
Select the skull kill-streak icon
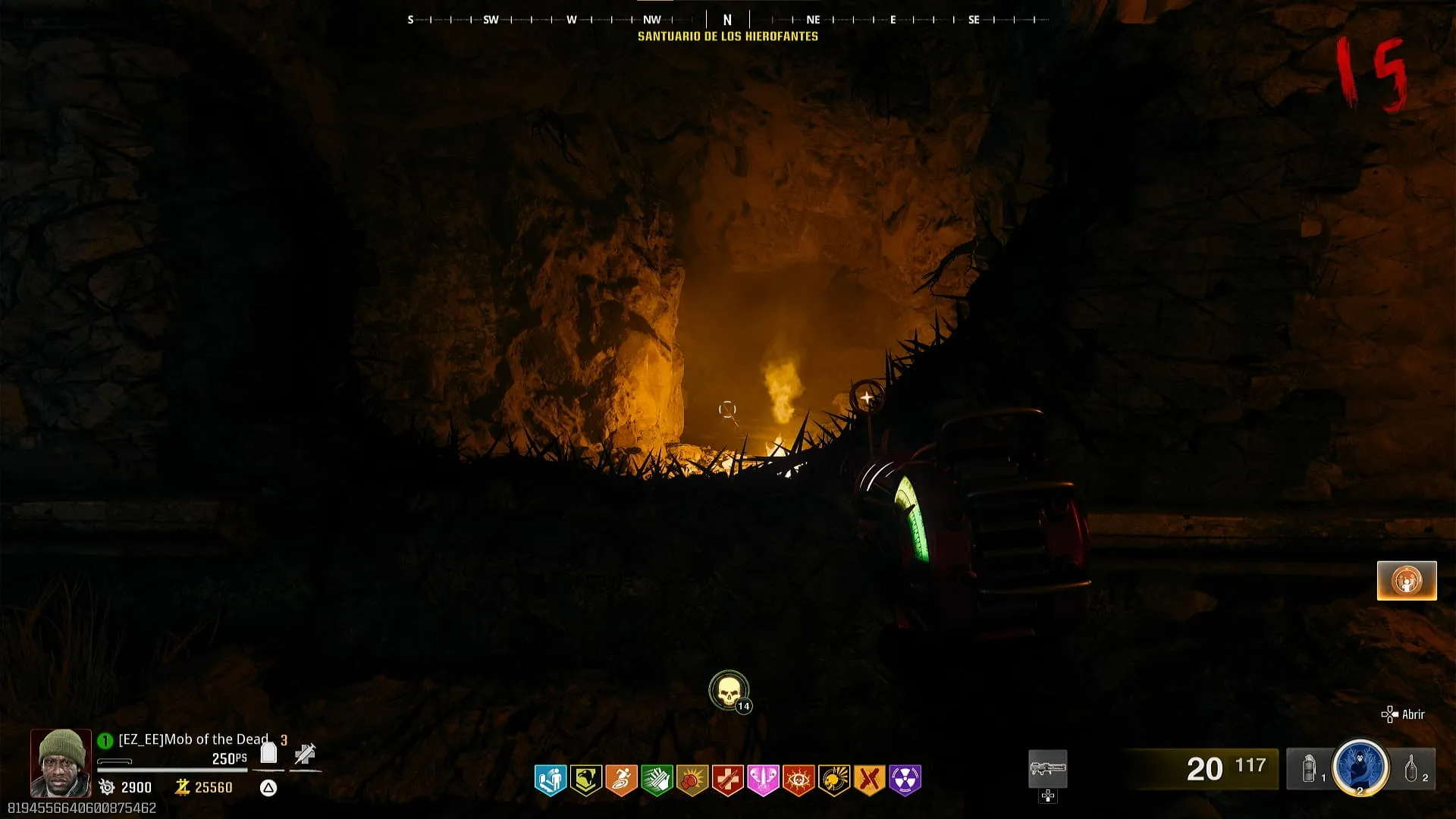(x=729, y=690)
